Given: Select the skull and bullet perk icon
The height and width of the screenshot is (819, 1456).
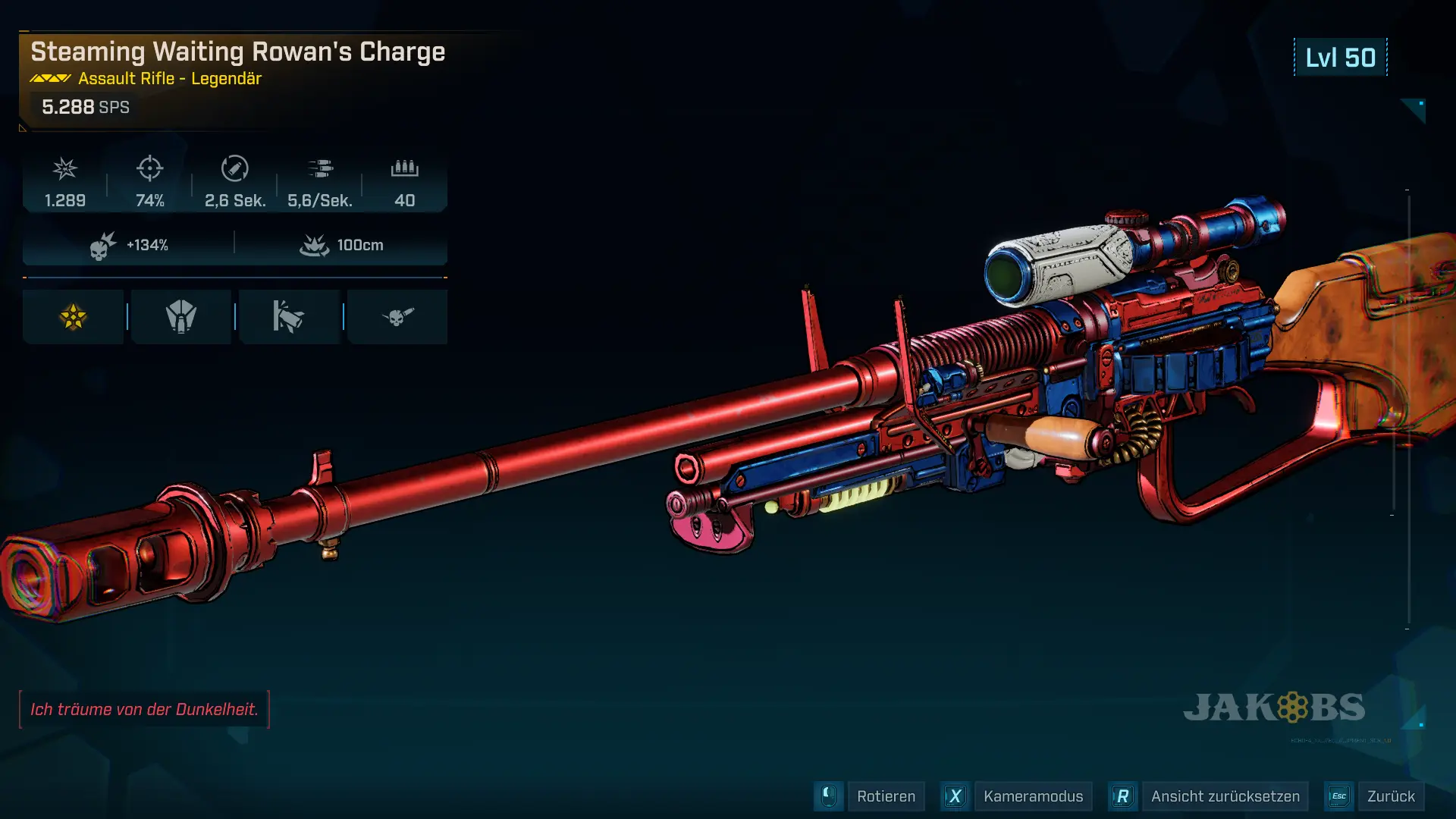Looking at the screenshot, I should (397, 317).
